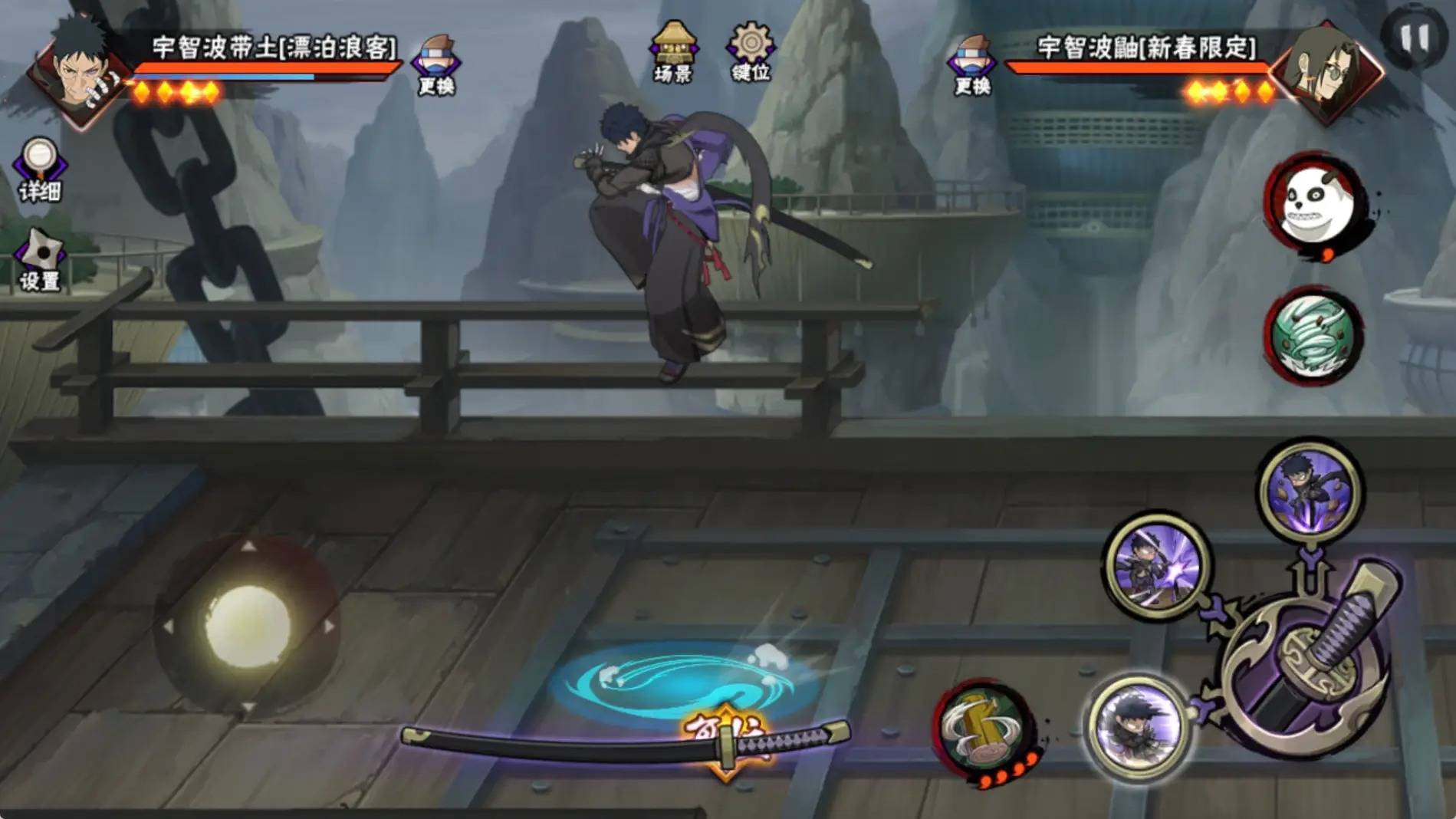
Task: Activate the top purple ground-smash skill
Action: point(1309,488)
